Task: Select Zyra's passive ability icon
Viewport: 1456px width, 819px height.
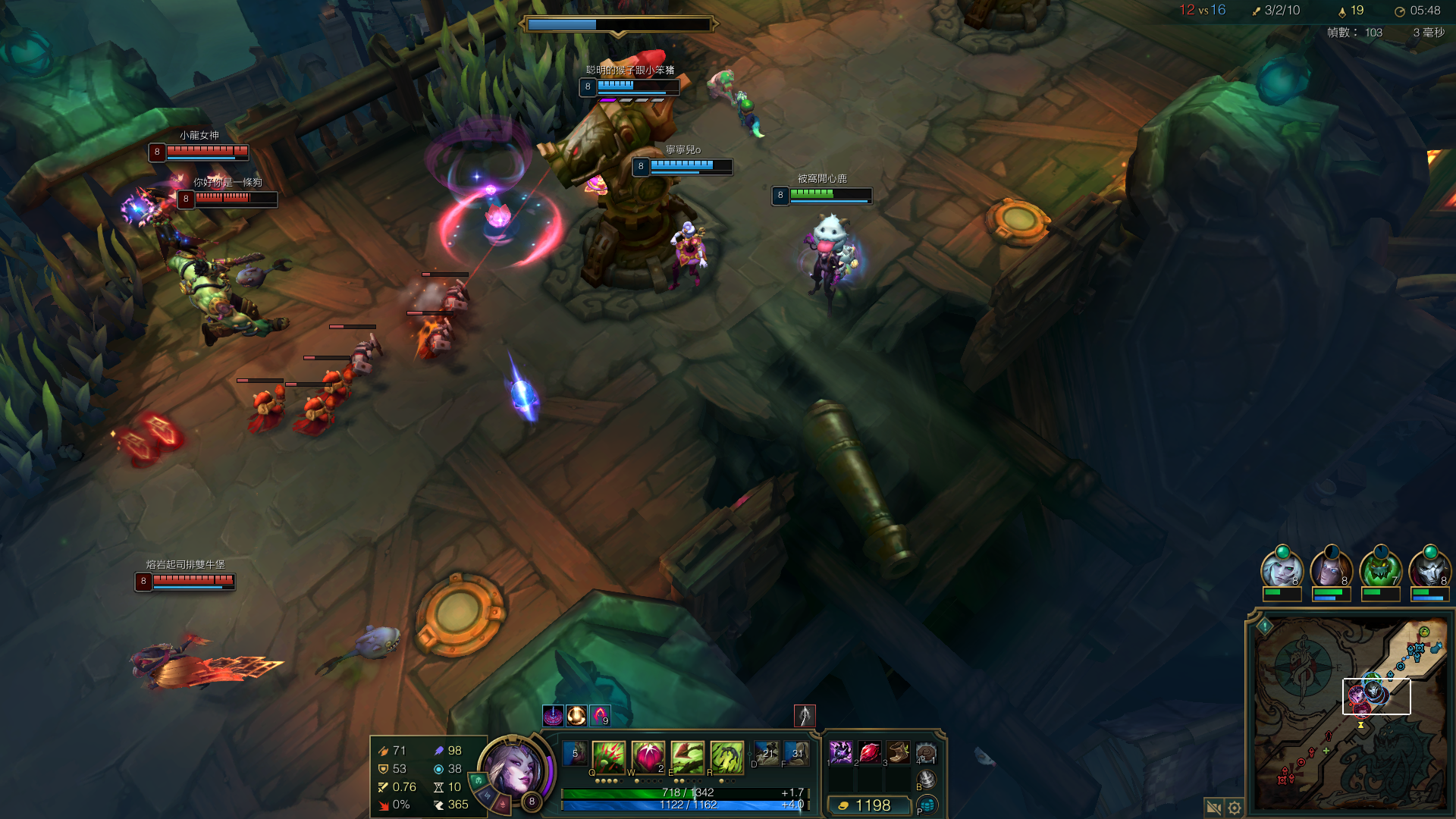Action: click(x=575, y=755)
